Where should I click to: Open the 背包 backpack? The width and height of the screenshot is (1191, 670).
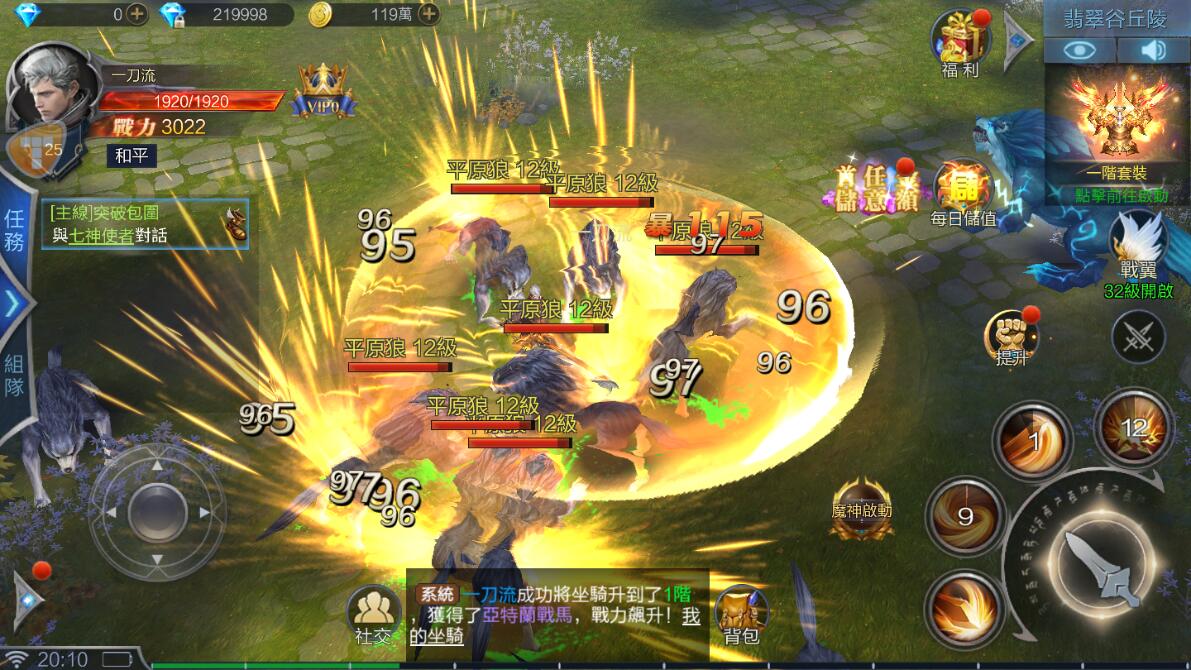click(741, 612)
